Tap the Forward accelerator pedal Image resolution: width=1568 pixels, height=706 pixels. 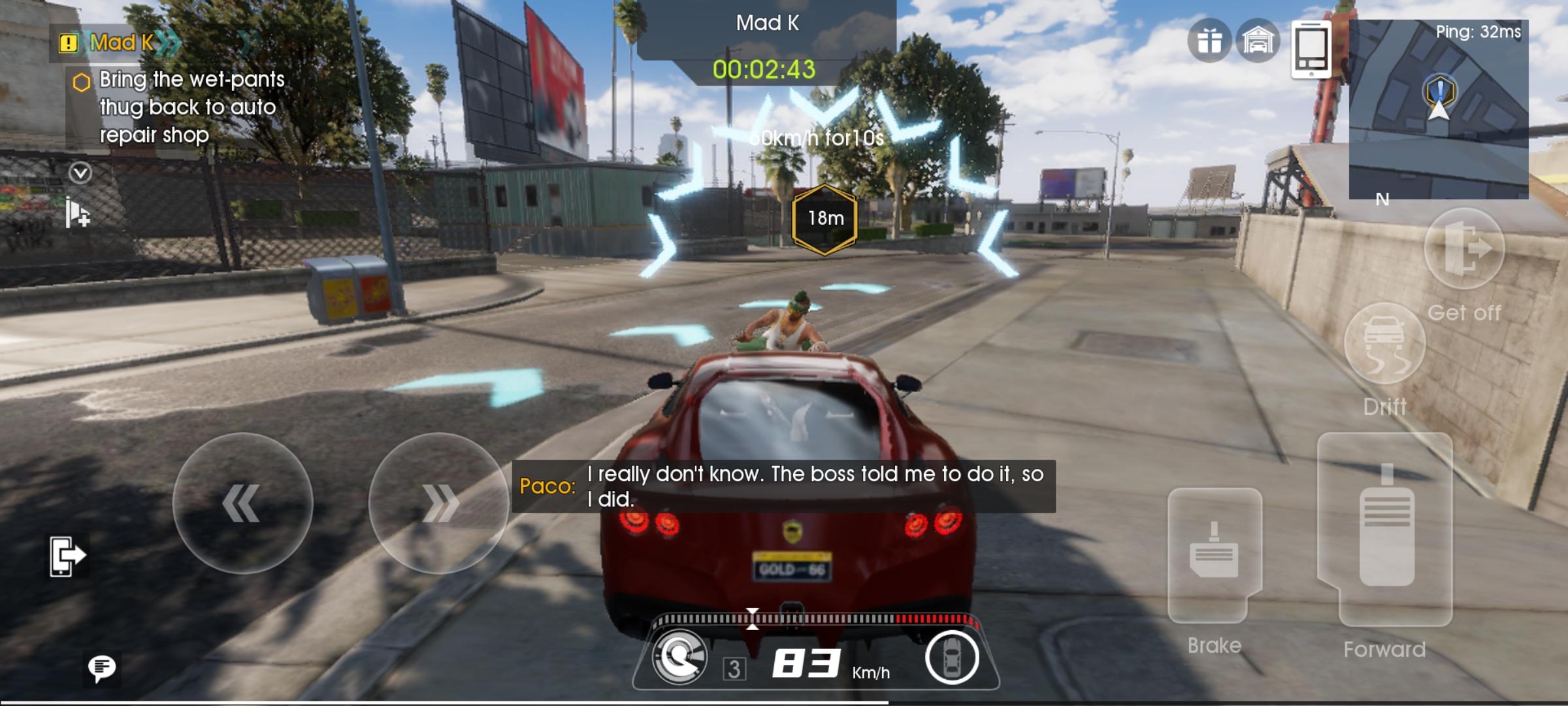pos(1386,529)
